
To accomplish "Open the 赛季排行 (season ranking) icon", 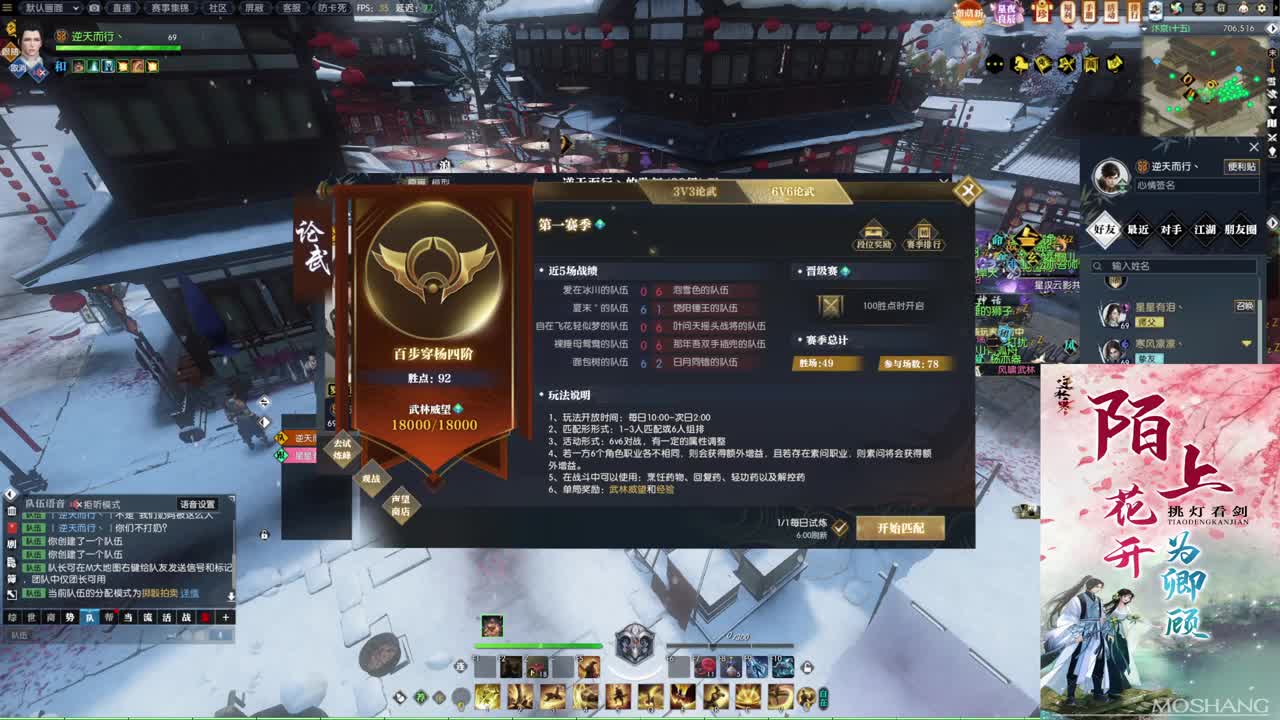I will (925, 231).
